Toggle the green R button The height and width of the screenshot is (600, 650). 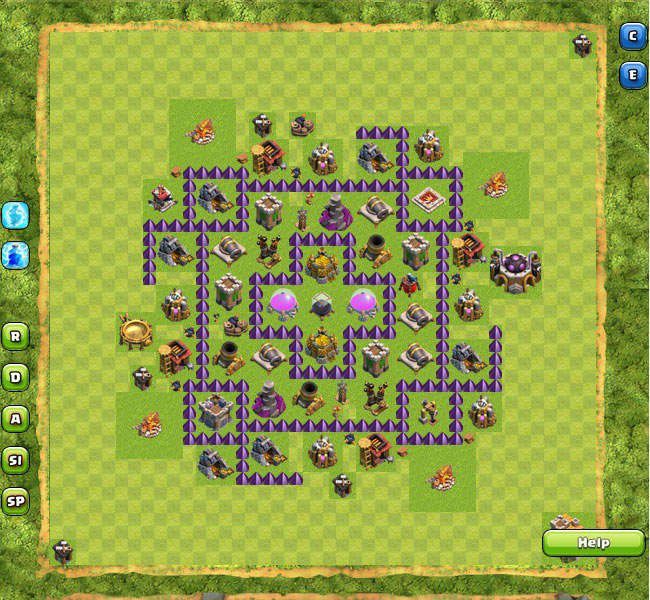15,335
